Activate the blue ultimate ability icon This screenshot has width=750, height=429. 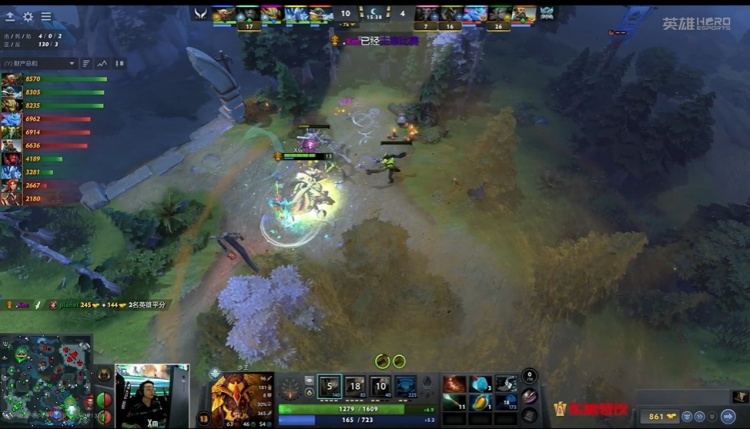click(406, 387)
